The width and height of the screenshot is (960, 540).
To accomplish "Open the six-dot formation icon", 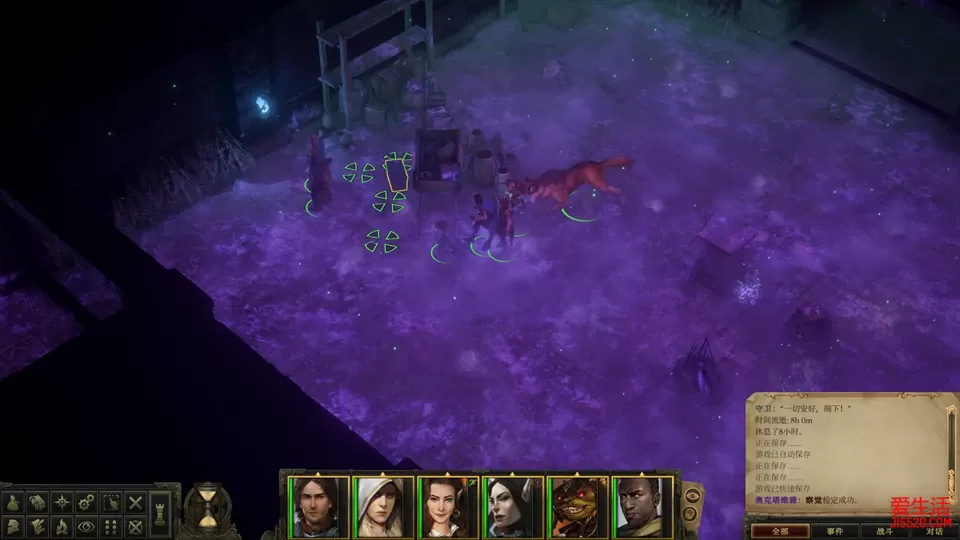I will (110, 525).
